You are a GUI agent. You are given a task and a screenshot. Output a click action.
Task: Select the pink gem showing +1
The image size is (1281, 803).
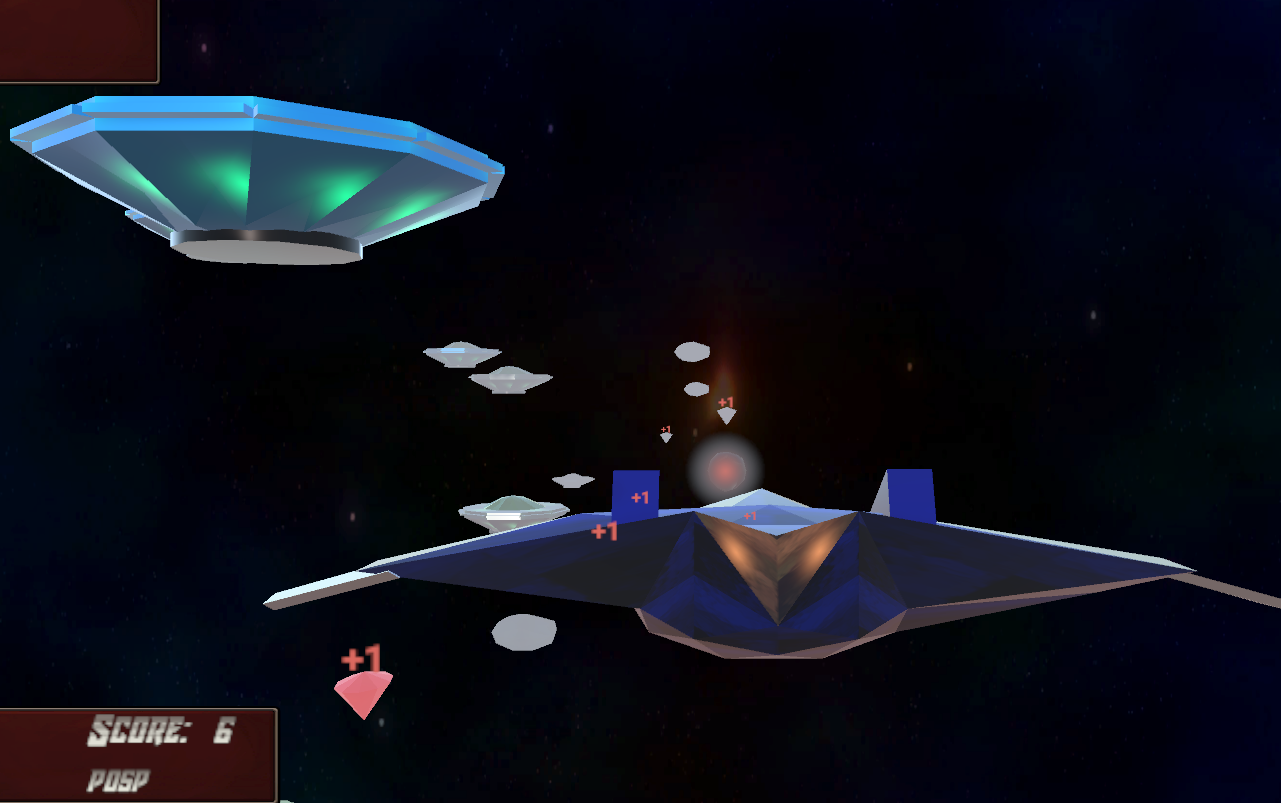(x=364, y=692)
